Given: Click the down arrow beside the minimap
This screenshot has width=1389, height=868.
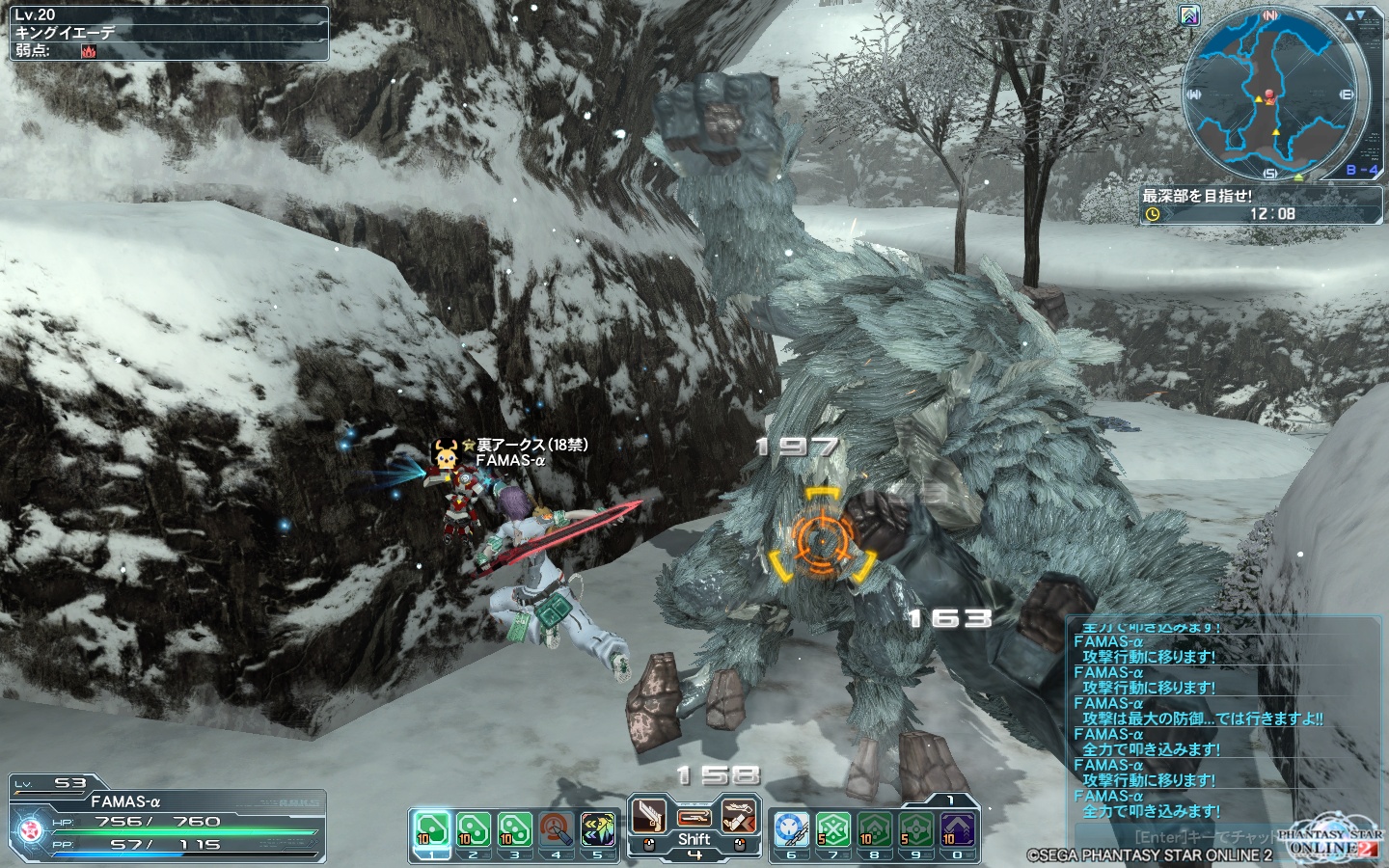Looking at the screenshot, I should point(1361,15).
